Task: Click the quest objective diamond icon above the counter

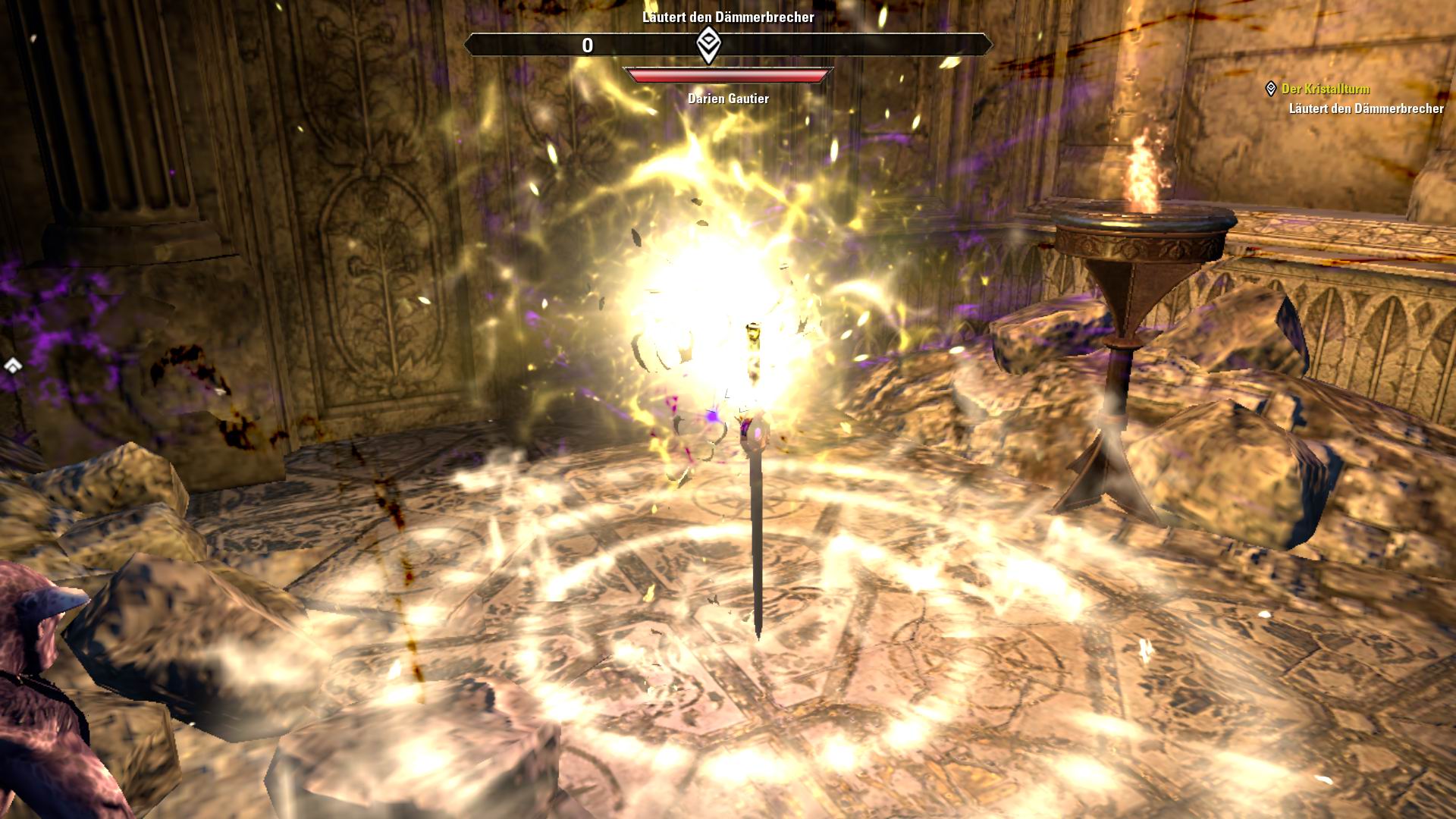Action: point(707,45)
